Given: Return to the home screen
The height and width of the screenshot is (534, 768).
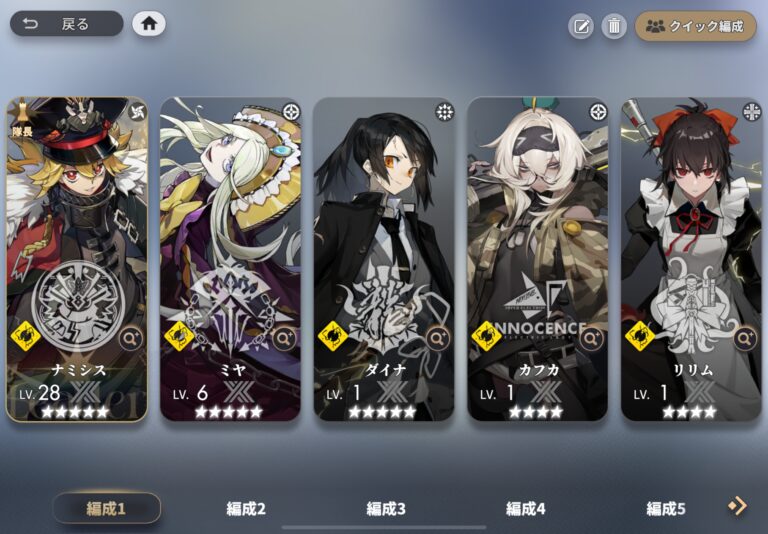Looking at the screenshot, I should coord(149,24).
